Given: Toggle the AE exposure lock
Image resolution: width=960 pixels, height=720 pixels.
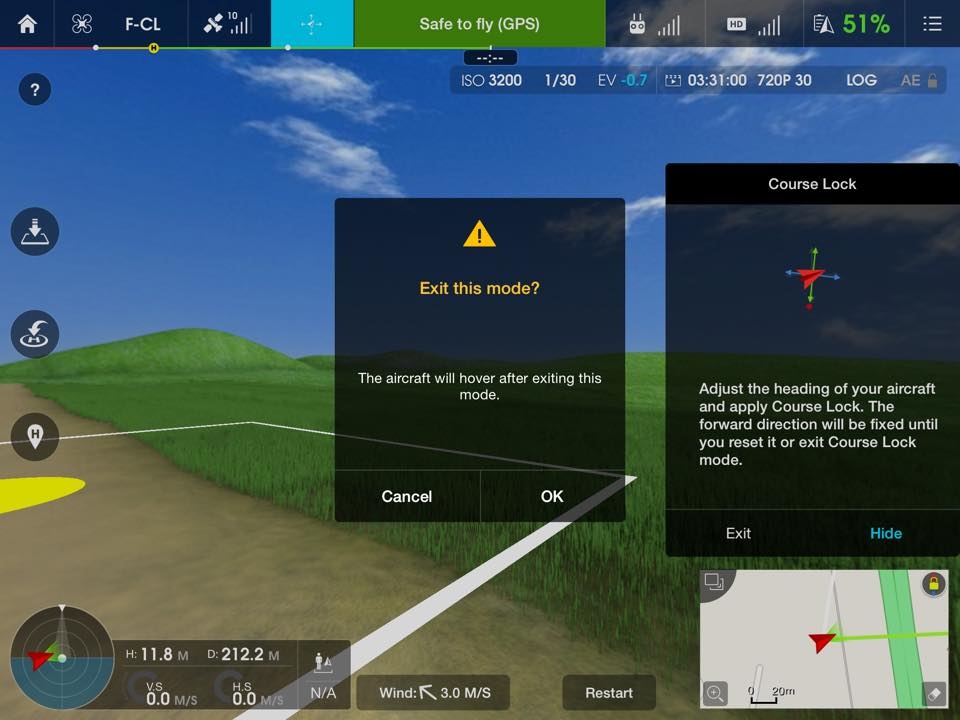Looking at the screenshot, I should click(919, 80).
